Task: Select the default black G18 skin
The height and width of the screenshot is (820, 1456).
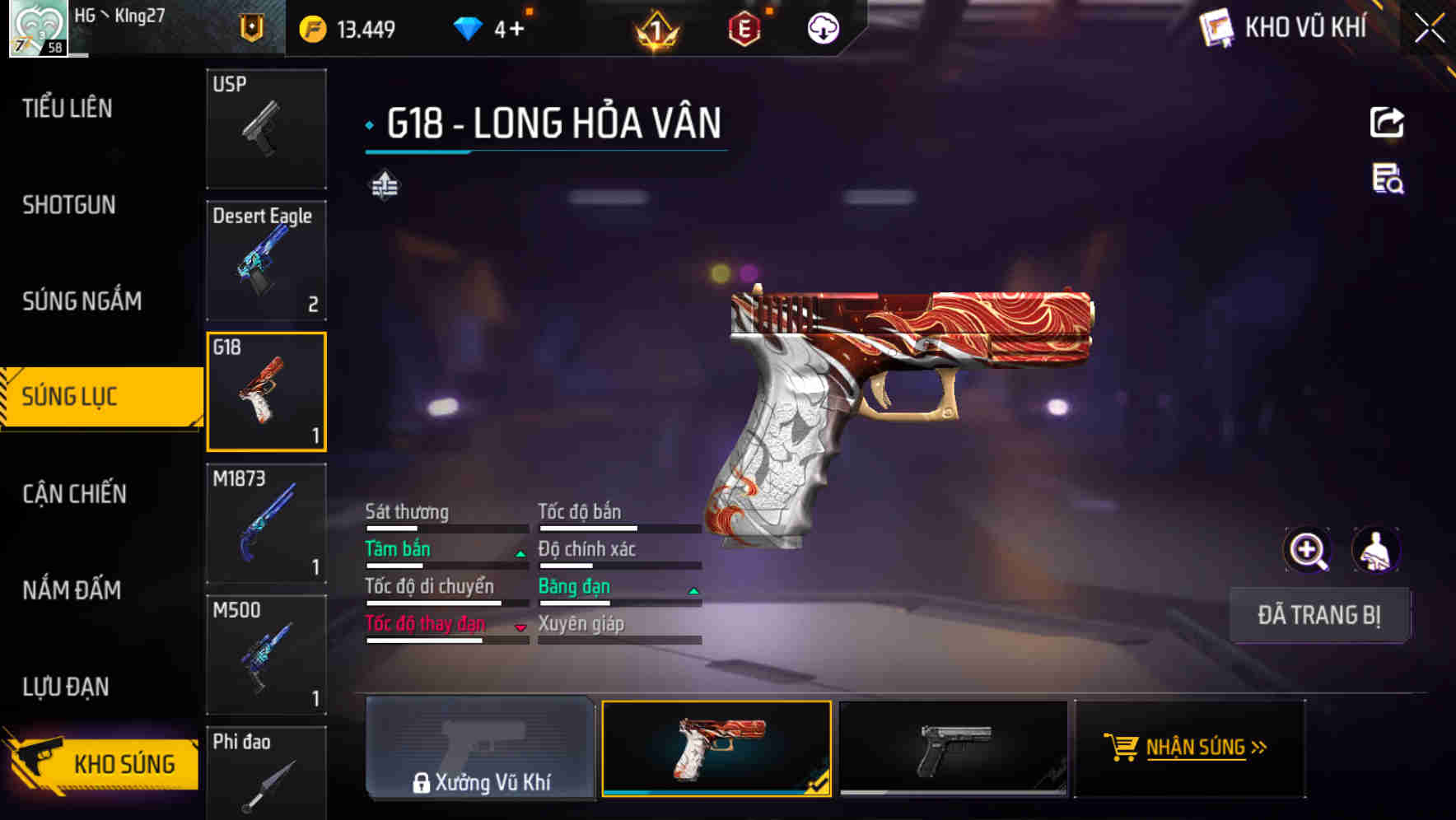Action: click(953, 748)
